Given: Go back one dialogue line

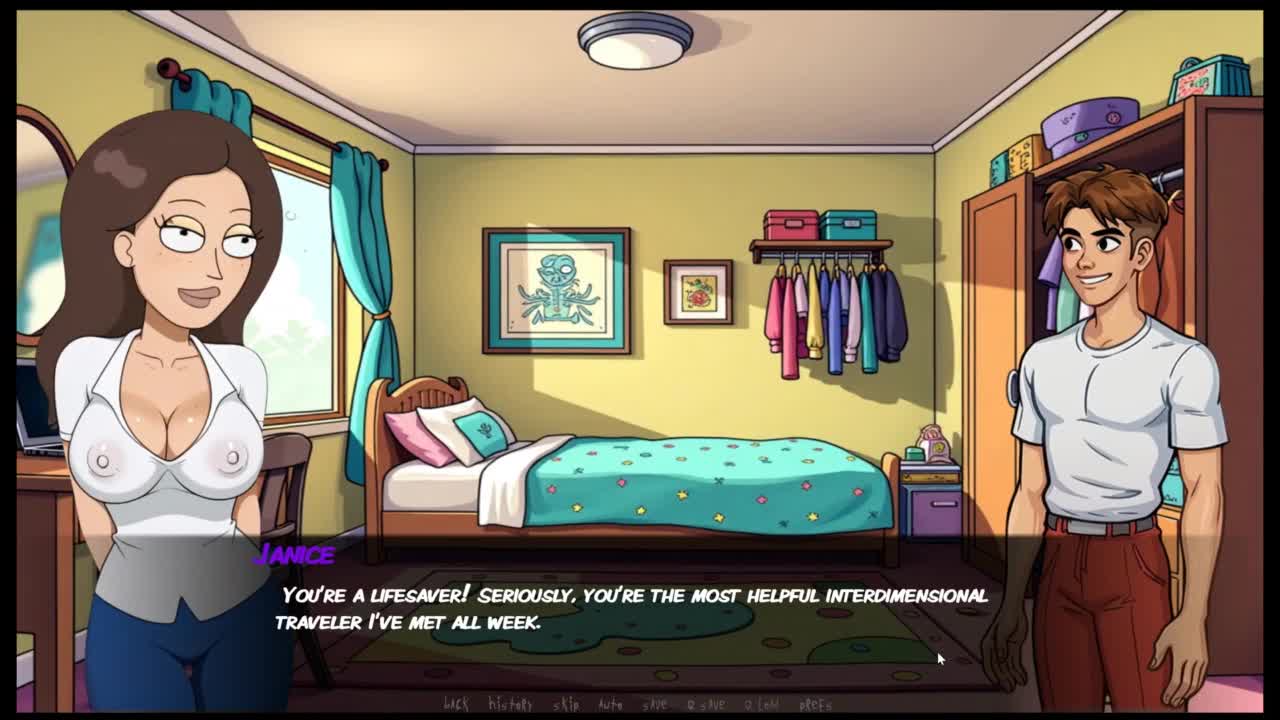Looking at the screenshot, I should (x=455, y=704).
